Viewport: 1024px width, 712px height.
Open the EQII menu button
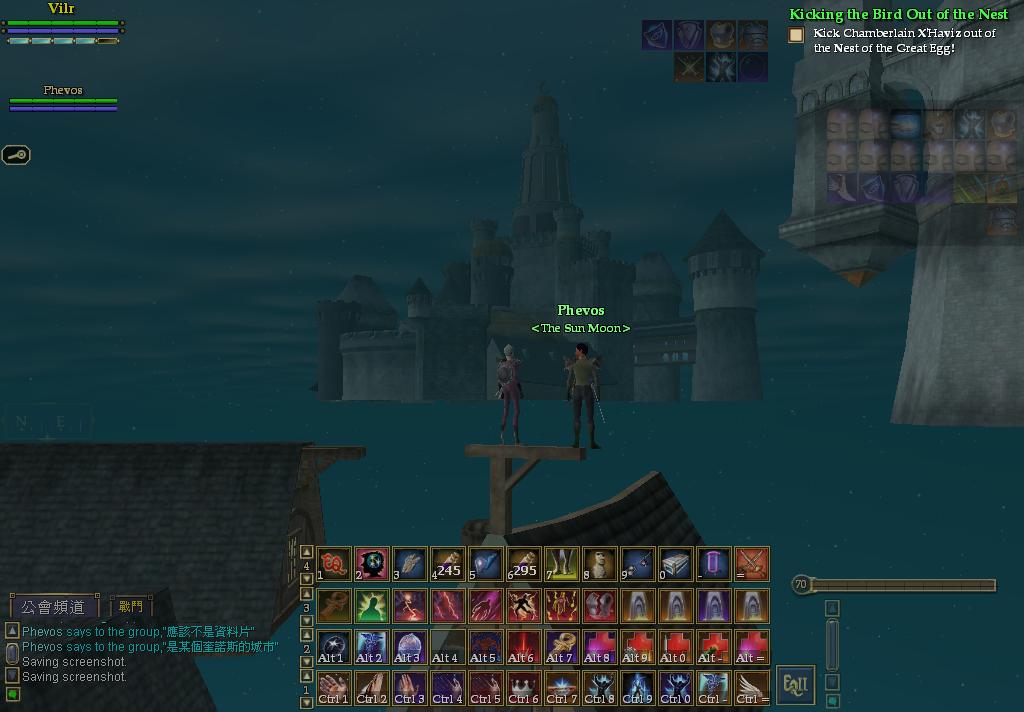[795, 685]
